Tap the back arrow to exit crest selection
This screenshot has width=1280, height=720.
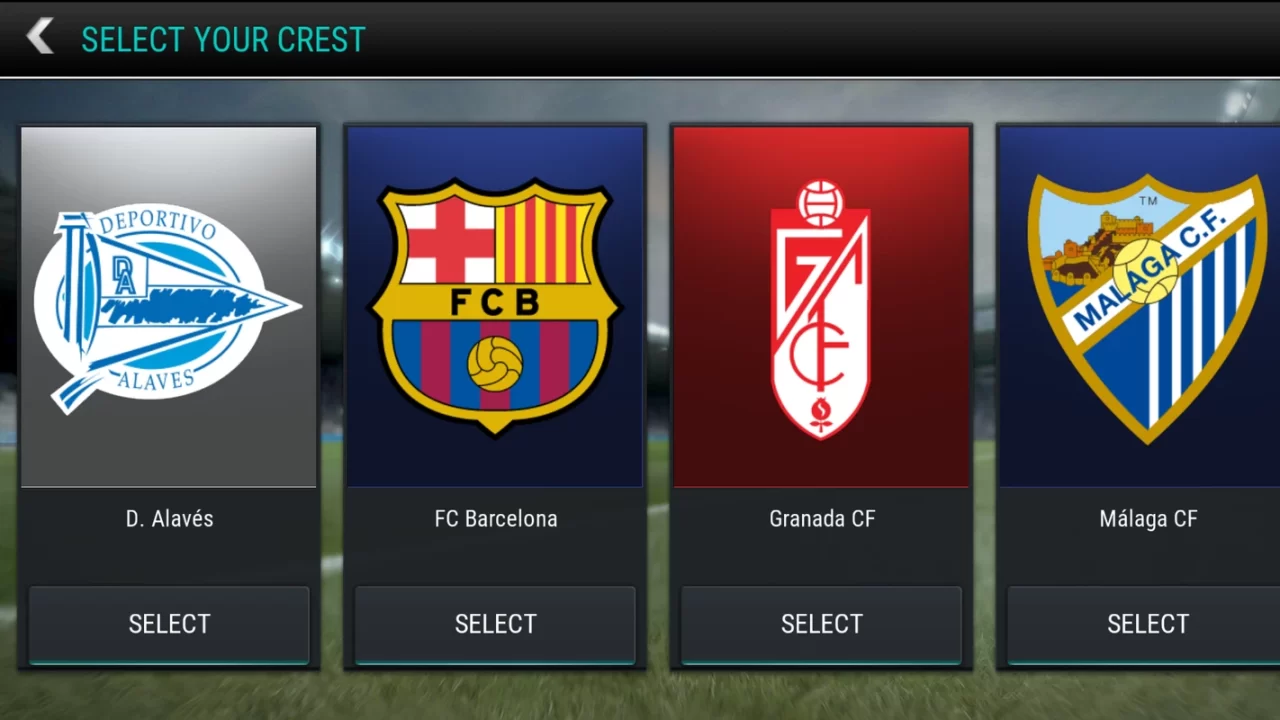[38, 35]
